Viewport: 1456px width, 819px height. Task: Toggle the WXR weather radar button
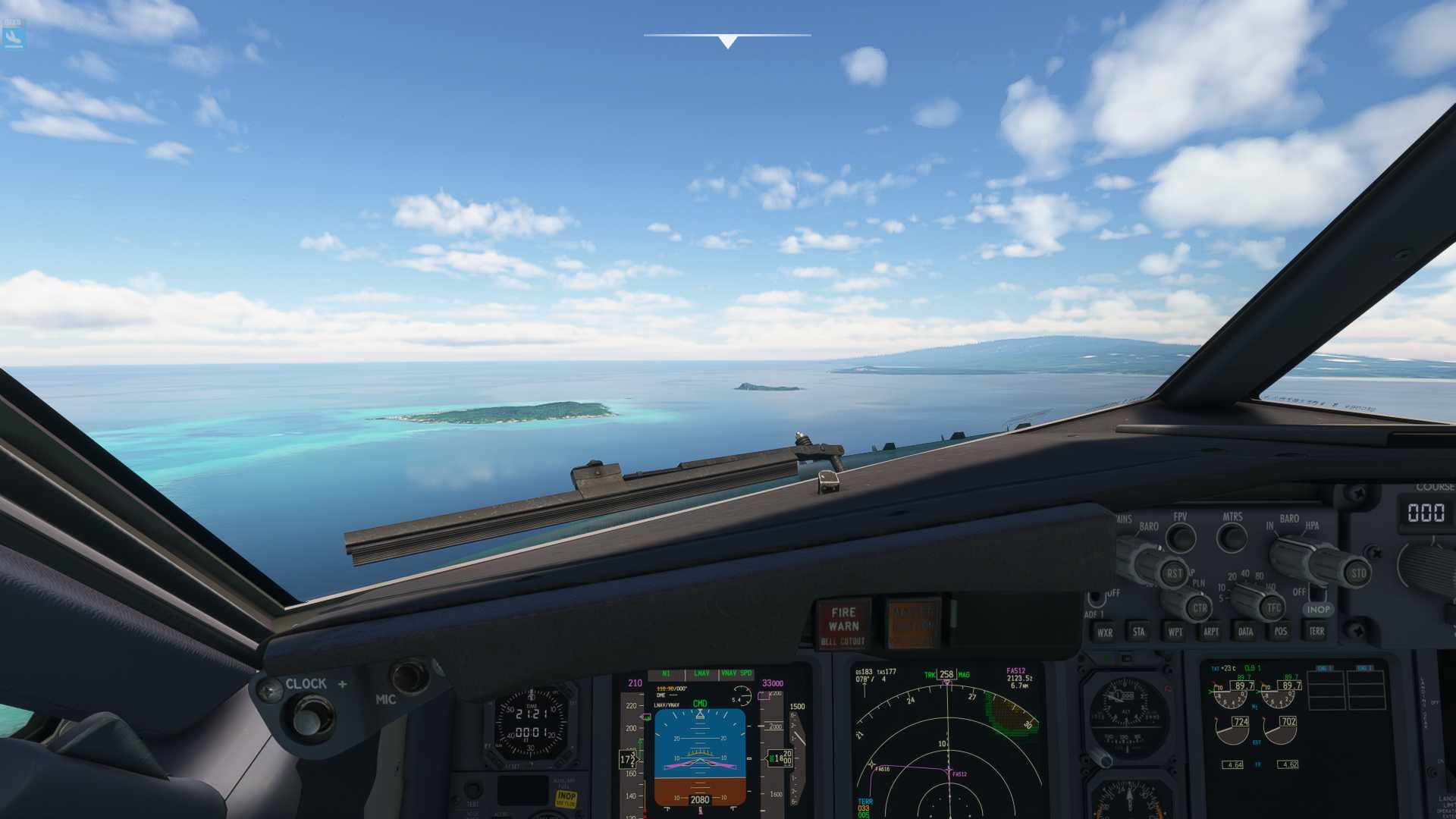[x=1105, y=632]
